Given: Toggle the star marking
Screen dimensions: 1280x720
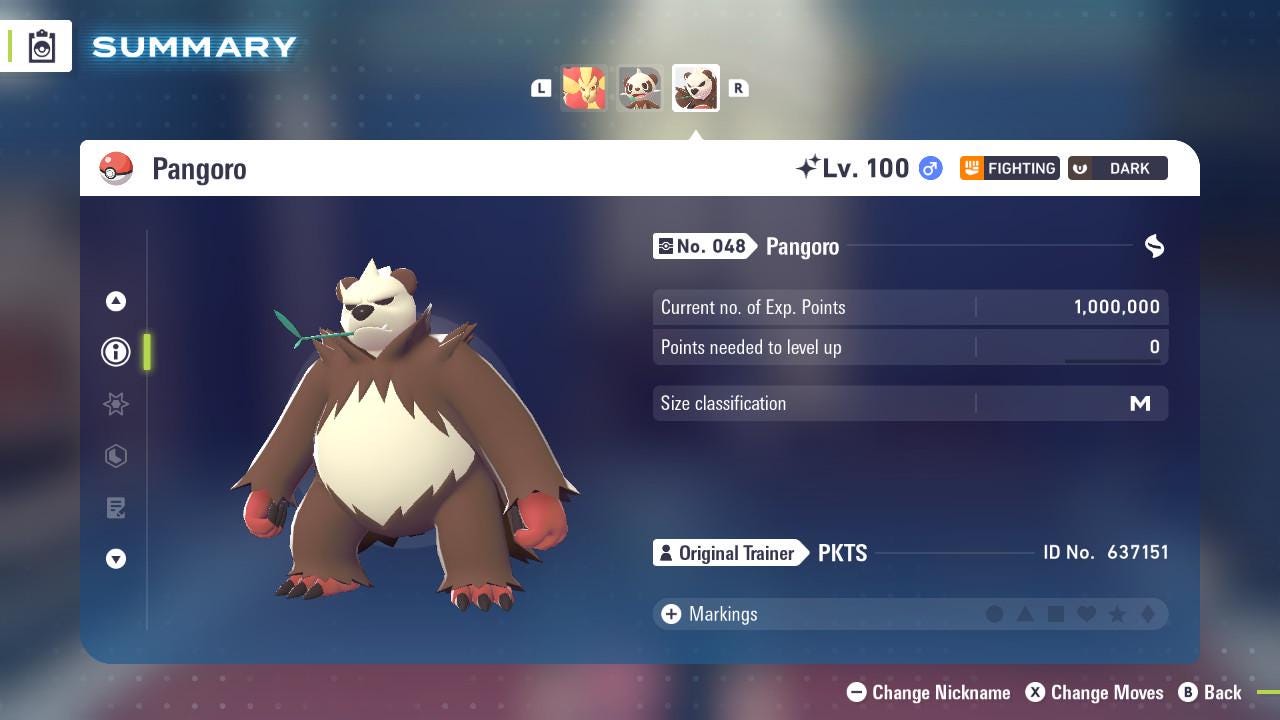Looking at the screenshot, I should click(1119, 614).
